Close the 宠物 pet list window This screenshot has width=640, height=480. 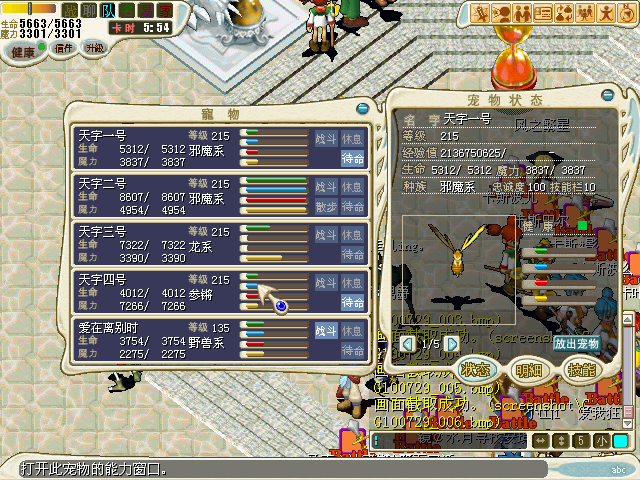tap(361, 107)
